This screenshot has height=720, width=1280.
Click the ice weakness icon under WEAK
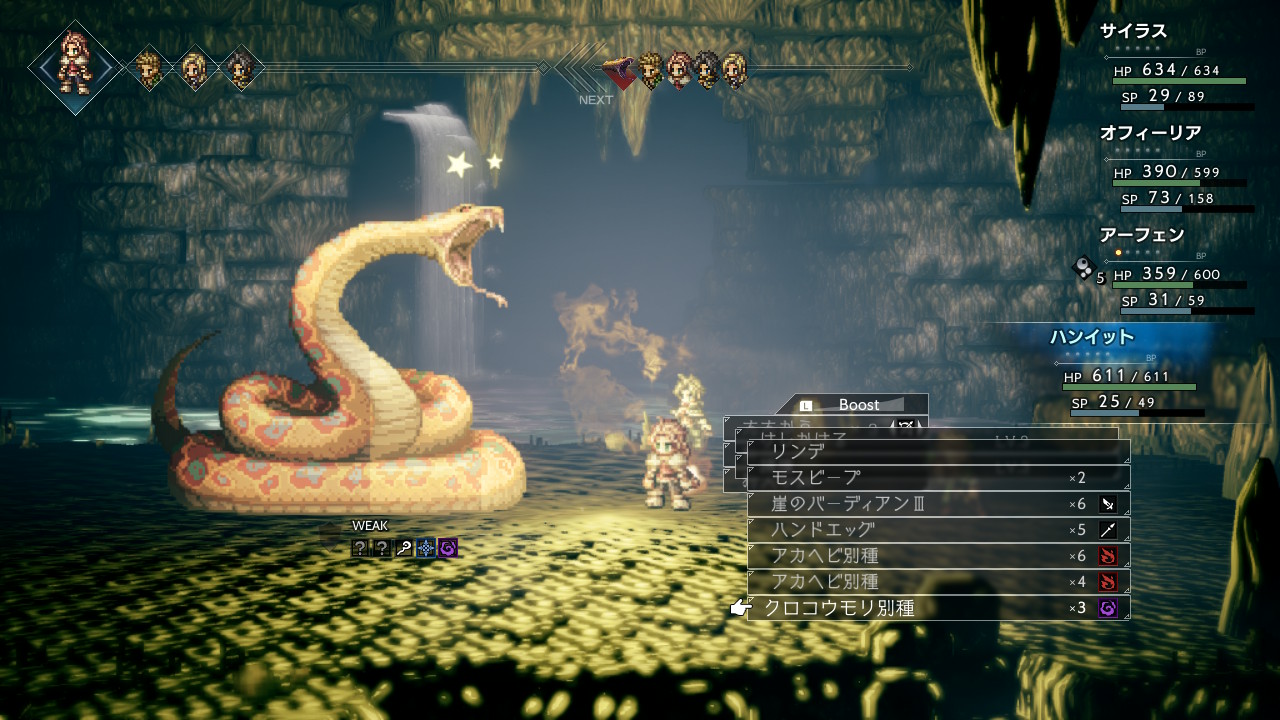[426, 547]
